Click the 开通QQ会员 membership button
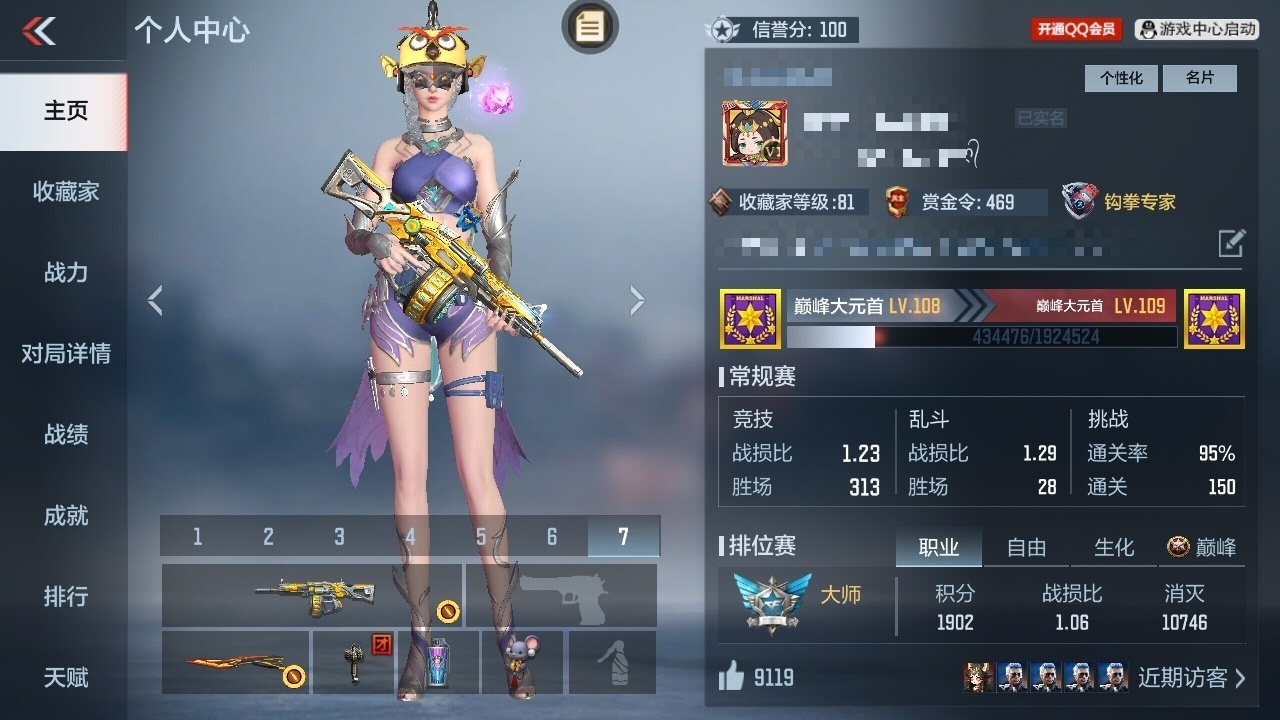The width and height of the screenshot is (1280, 720). point(1076,30)
